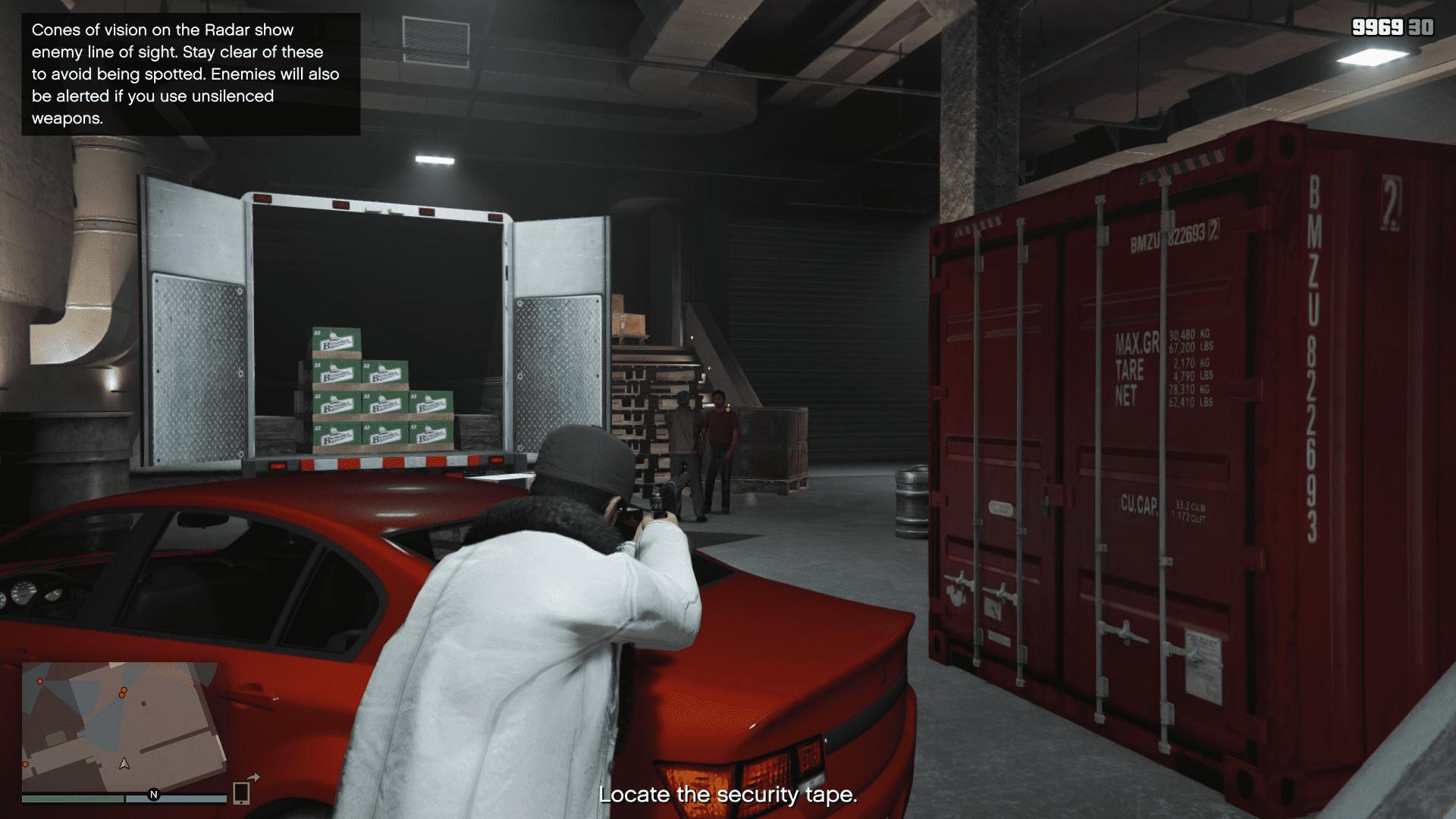
Task: Click the N compass marker on the minimap
Action: 153,795
